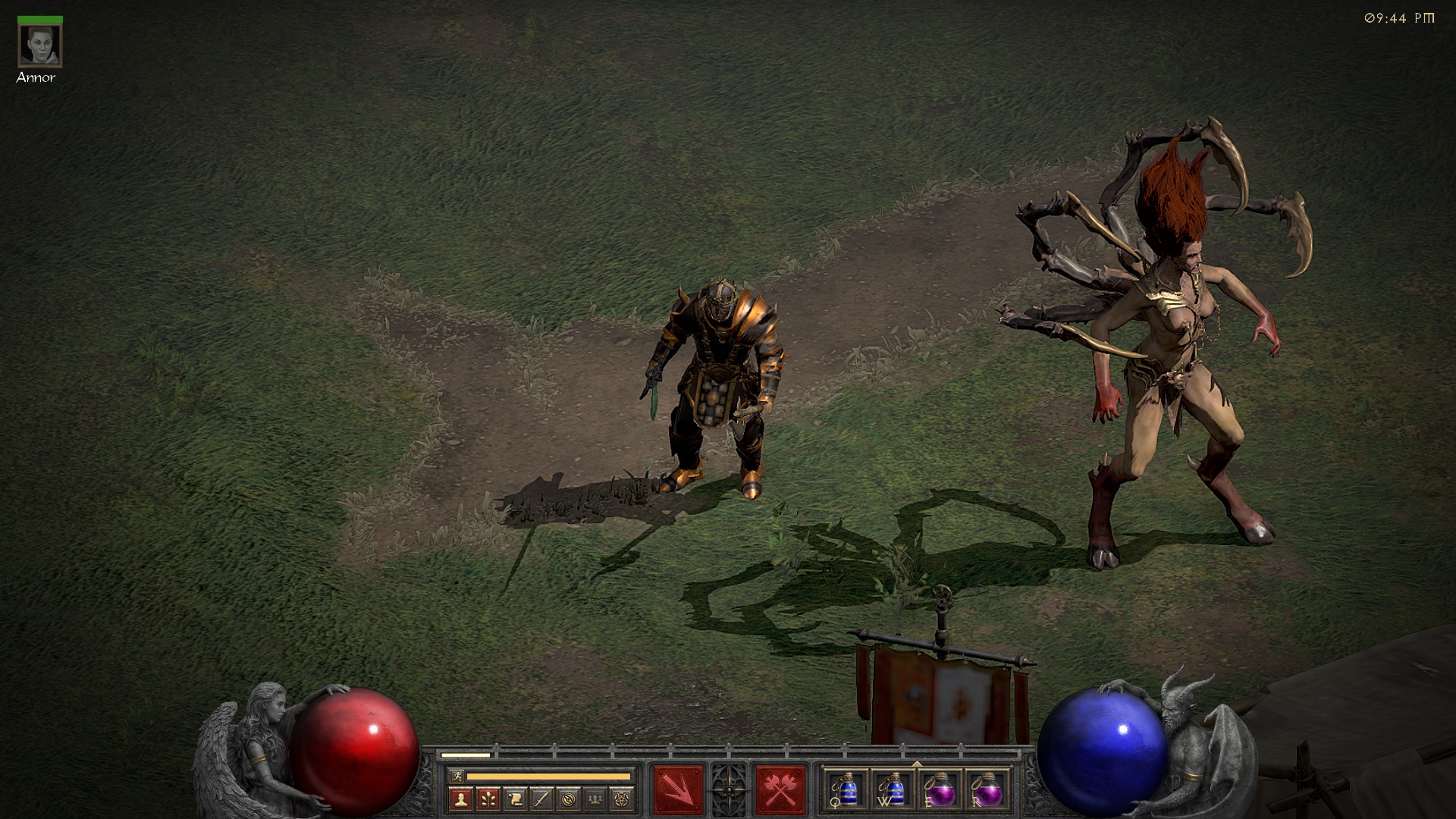Toggle the run/walk button
This screenshot has width=1456, height=819.
point(456,776)
